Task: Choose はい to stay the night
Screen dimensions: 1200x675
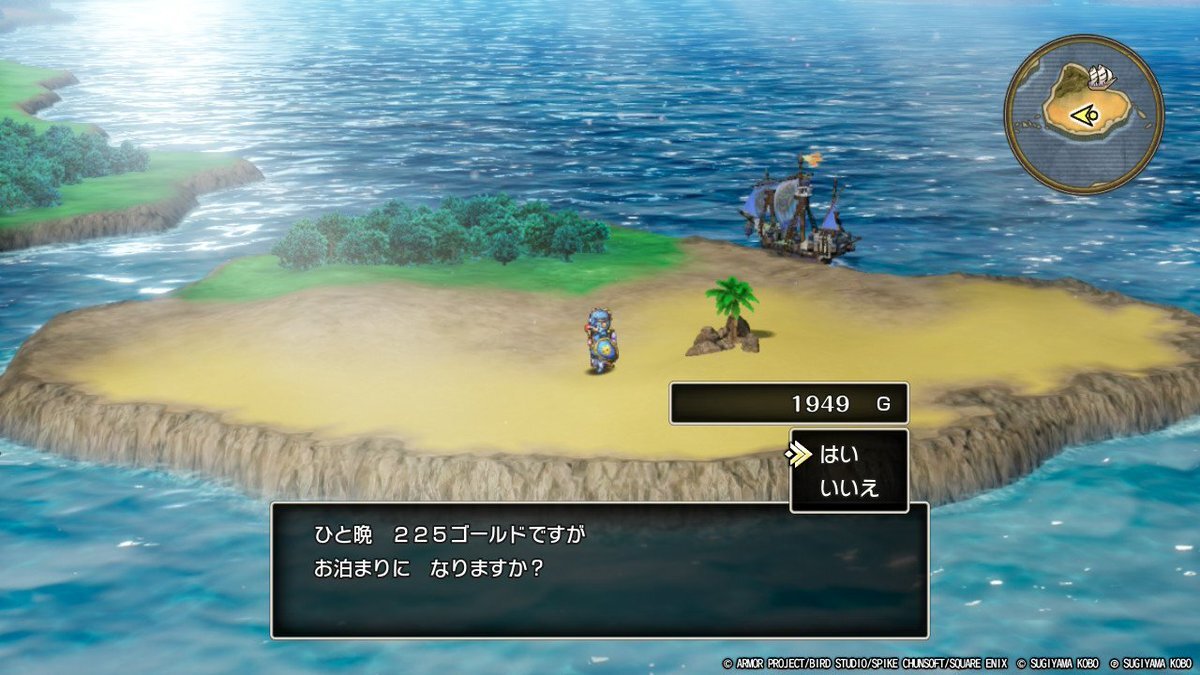Action: pyautogui.click(x=838, y=455)
